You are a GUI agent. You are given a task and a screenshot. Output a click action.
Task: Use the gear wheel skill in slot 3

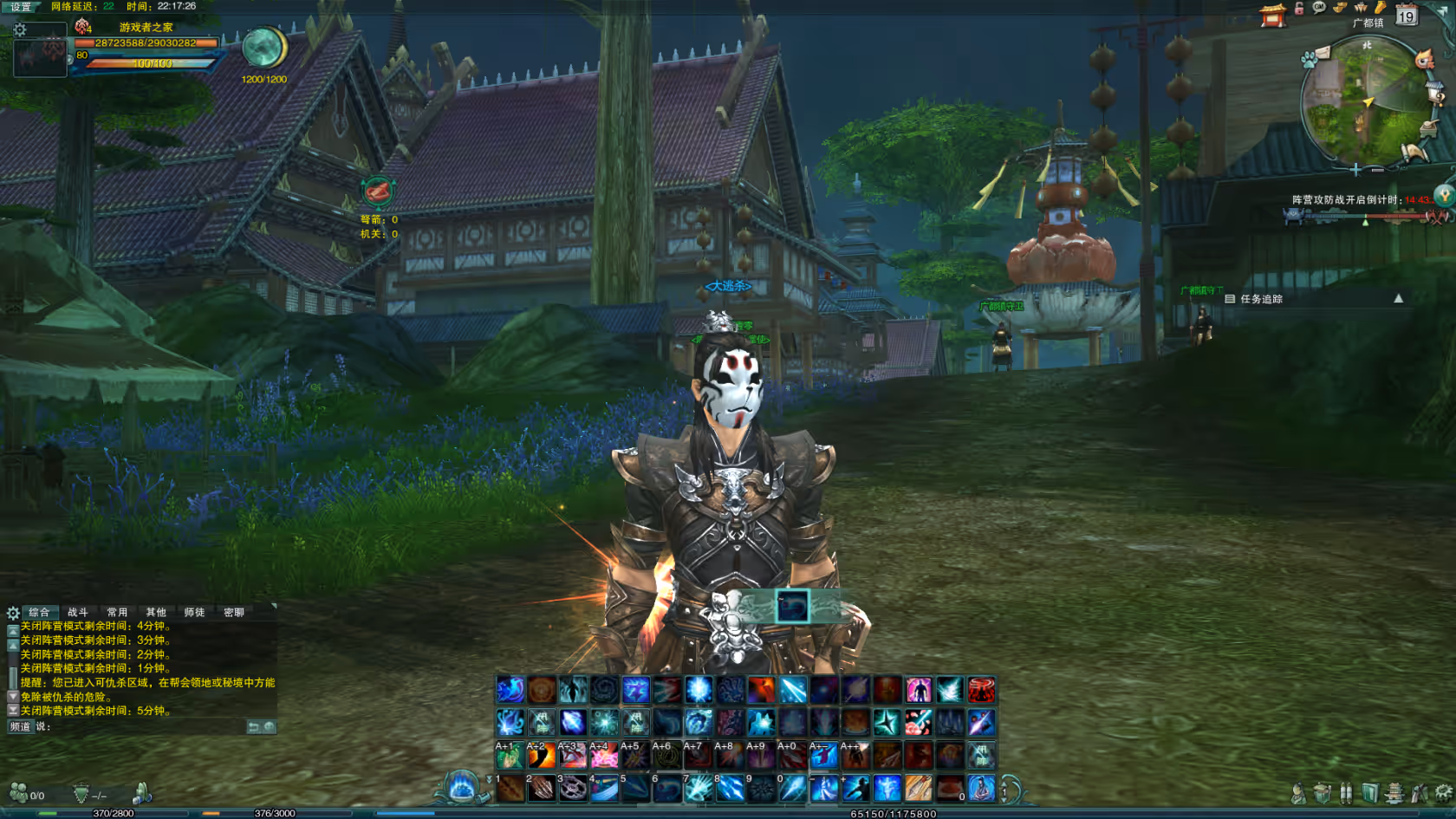click(573, 788)
